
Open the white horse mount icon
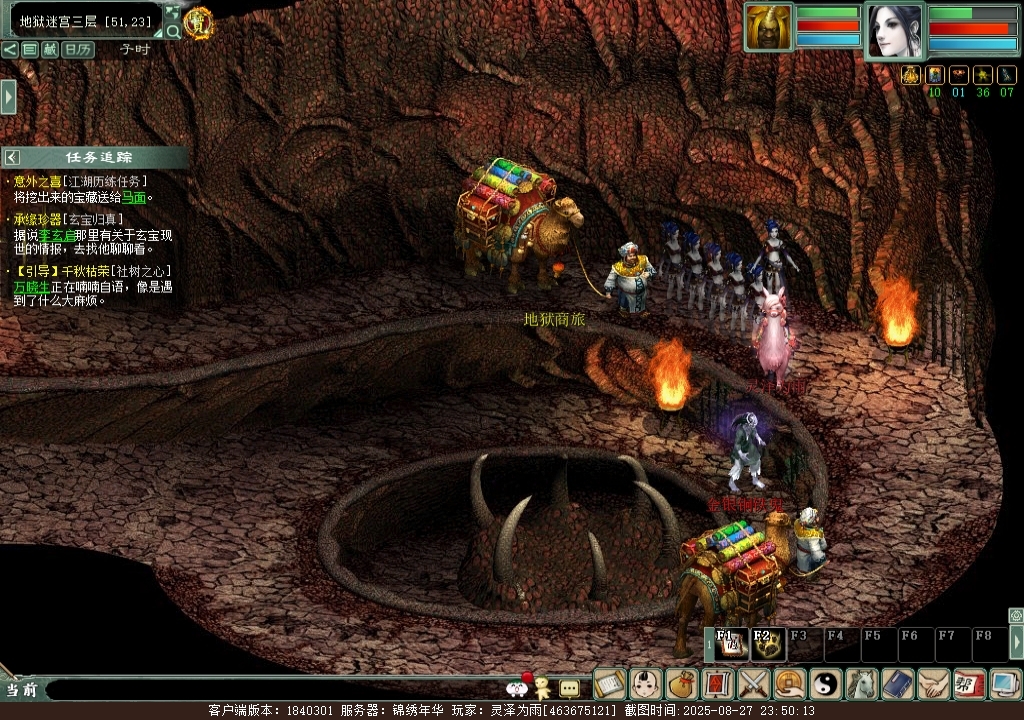(862, 684)
